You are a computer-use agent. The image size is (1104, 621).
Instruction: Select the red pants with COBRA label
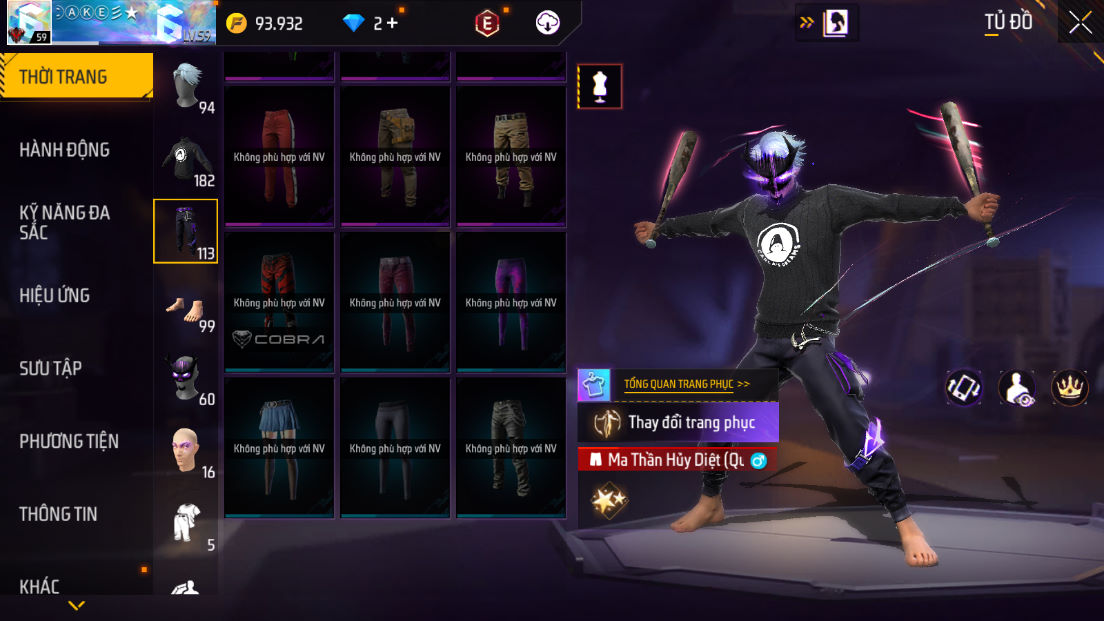click(279, 302)
